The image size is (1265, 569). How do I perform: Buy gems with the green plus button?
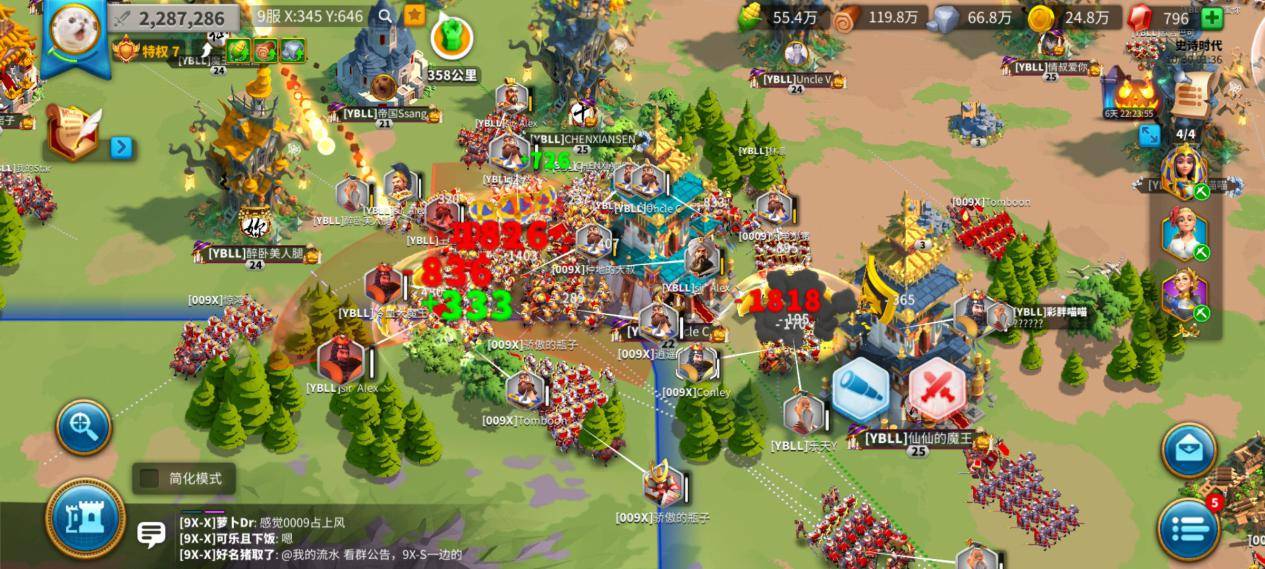click(1211, 18)
